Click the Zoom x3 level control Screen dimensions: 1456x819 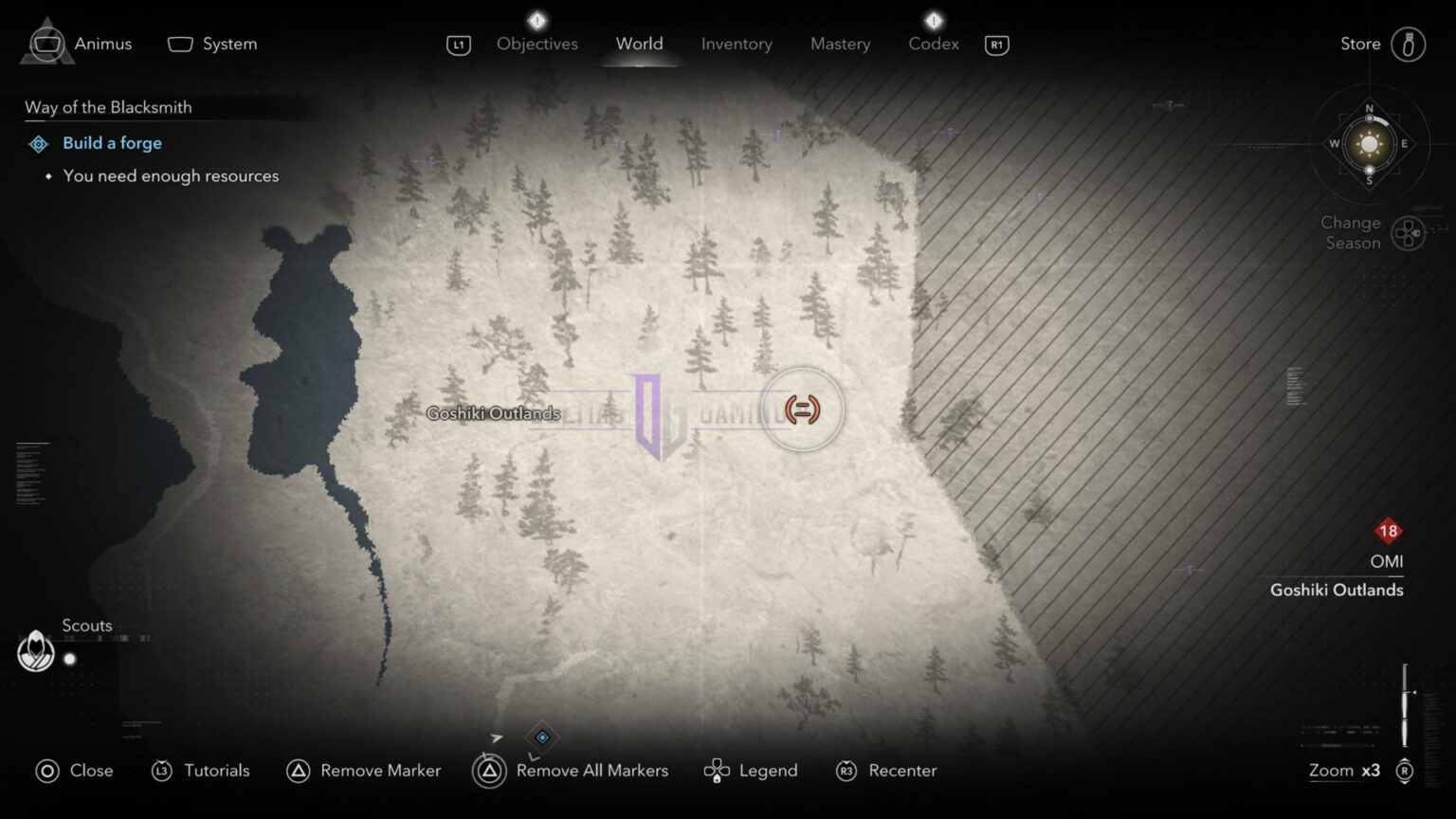(x=1342, y=771)
